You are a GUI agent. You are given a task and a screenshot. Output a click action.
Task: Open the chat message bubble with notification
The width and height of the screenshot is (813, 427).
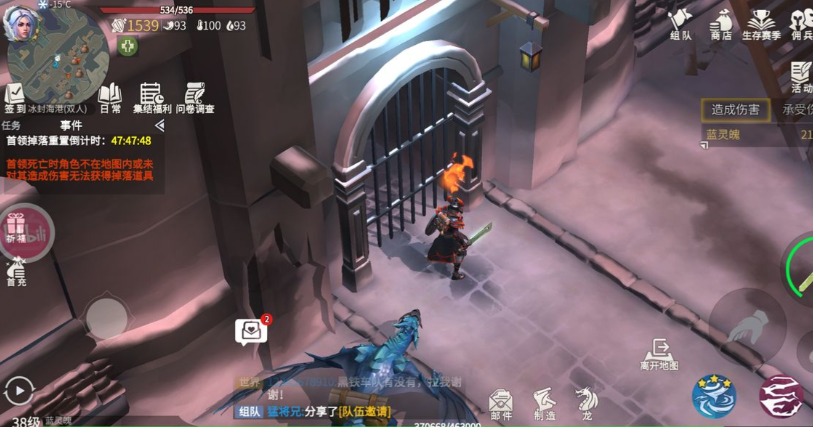251,331
